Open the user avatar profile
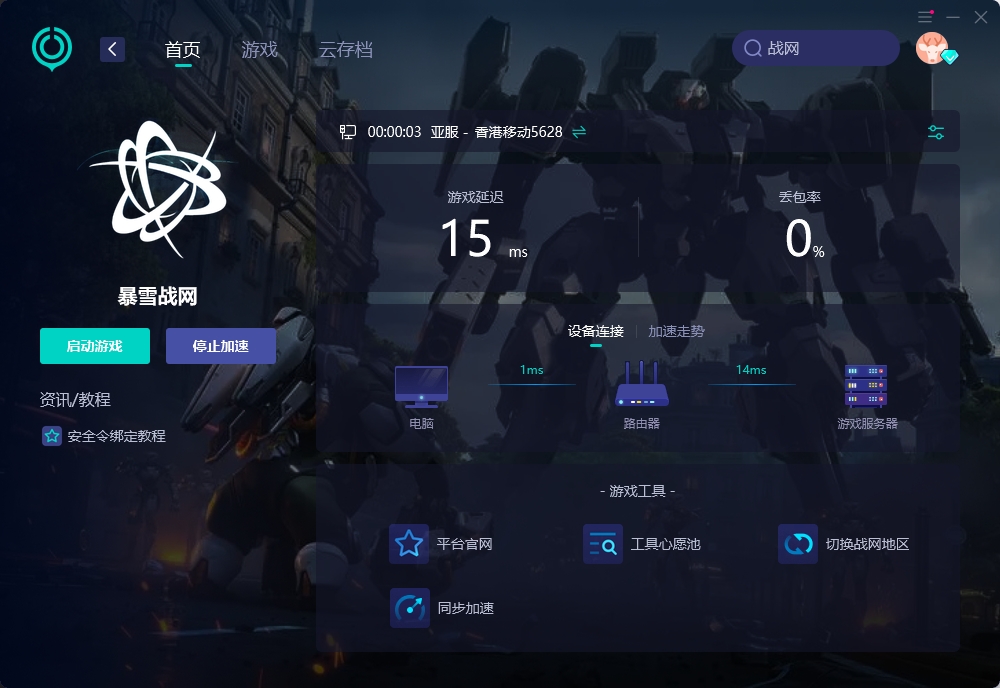Viewport: 1000px width, 688px height. (x=932, y=48)
